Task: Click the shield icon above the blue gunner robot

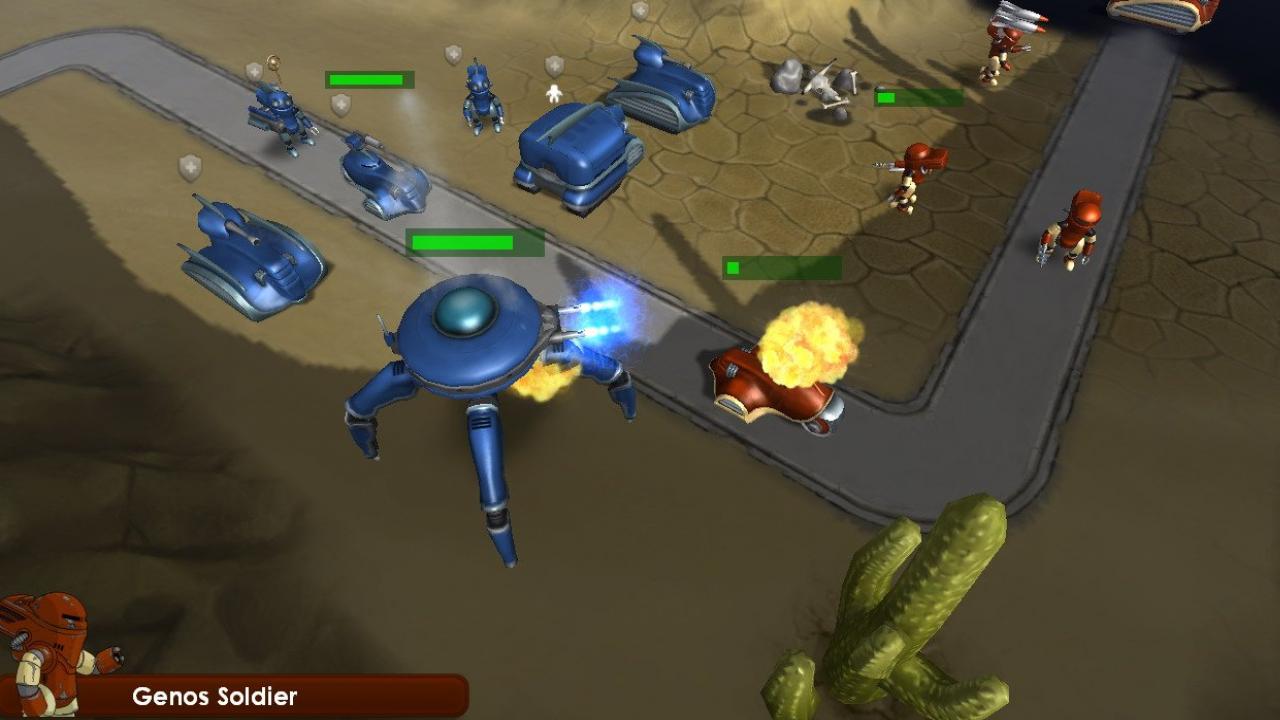Action: coord(252,72)
